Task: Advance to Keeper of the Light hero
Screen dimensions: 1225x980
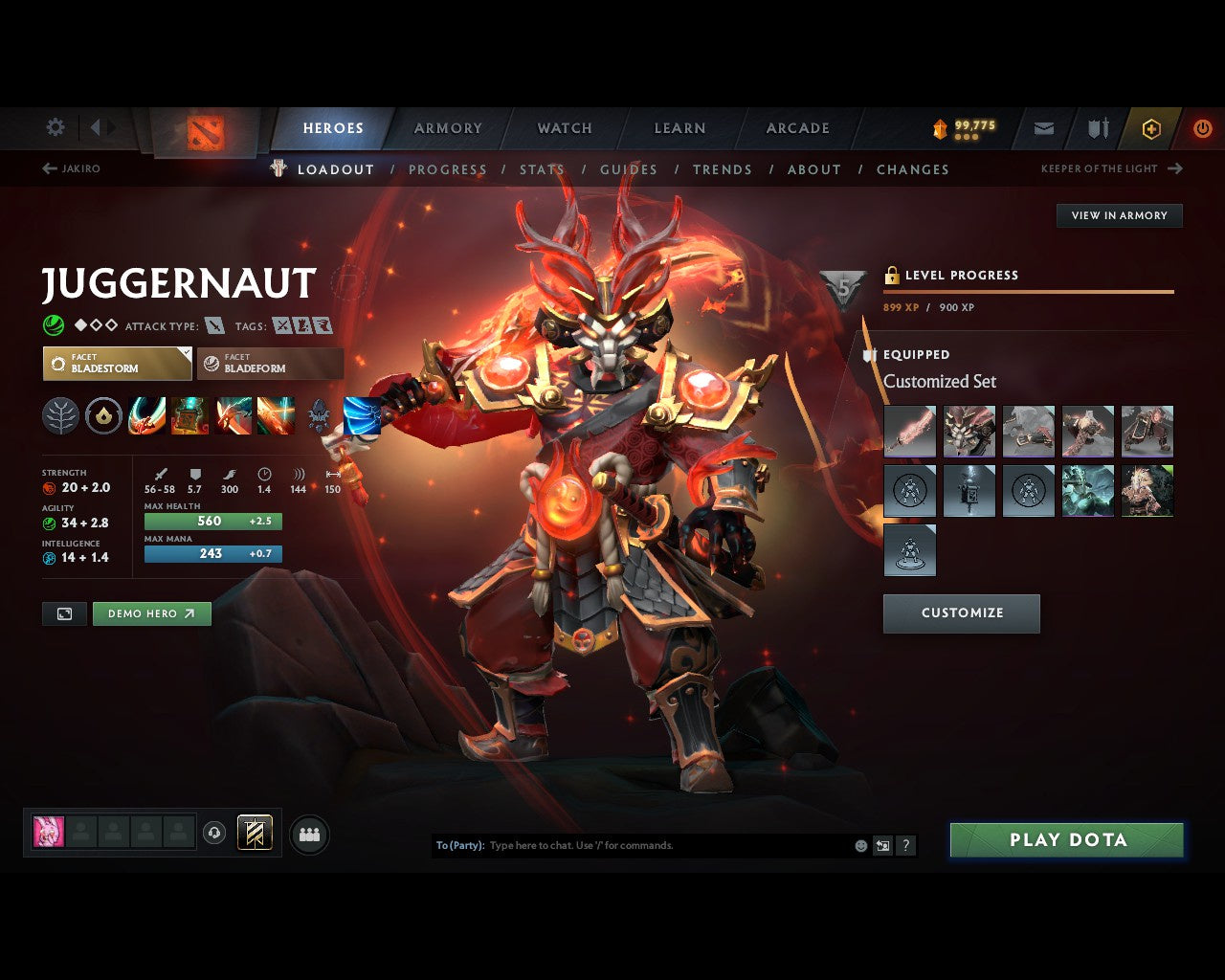Action: [x=1175, y=167]
